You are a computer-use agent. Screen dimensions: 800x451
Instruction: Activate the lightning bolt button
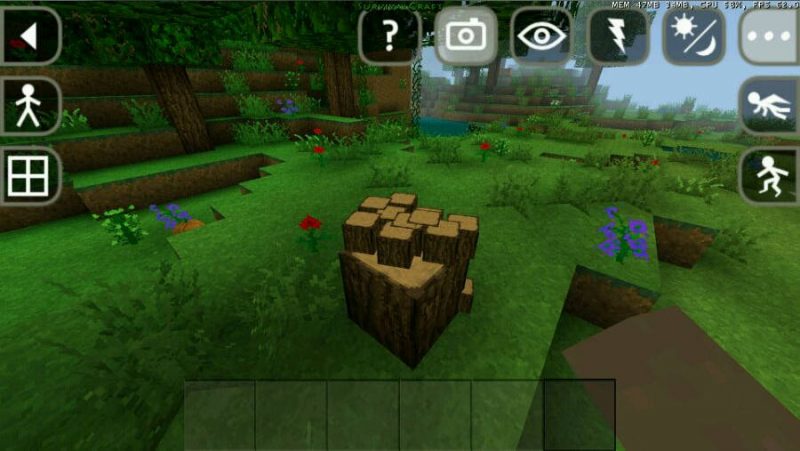pos(617,37)
